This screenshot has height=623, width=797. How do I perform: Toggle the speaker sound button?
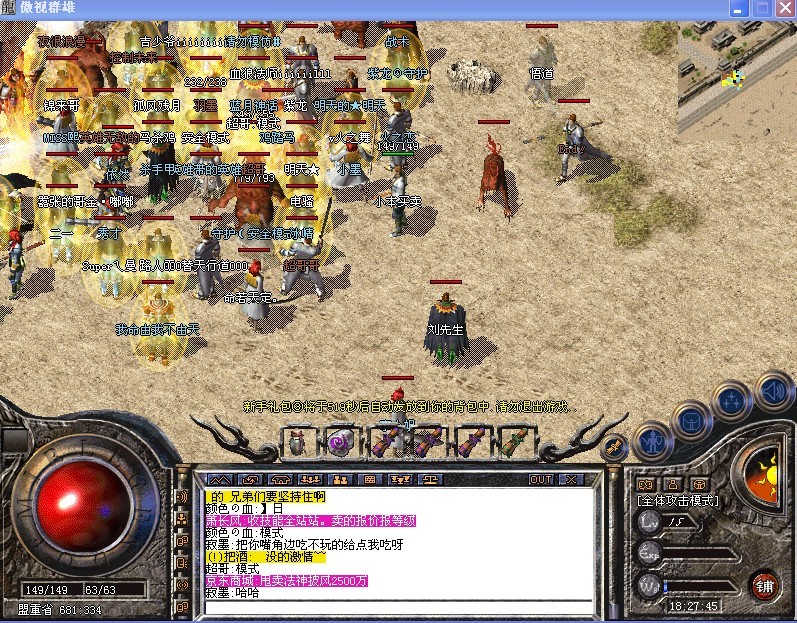pyautogui.click(x=771, y=388)
